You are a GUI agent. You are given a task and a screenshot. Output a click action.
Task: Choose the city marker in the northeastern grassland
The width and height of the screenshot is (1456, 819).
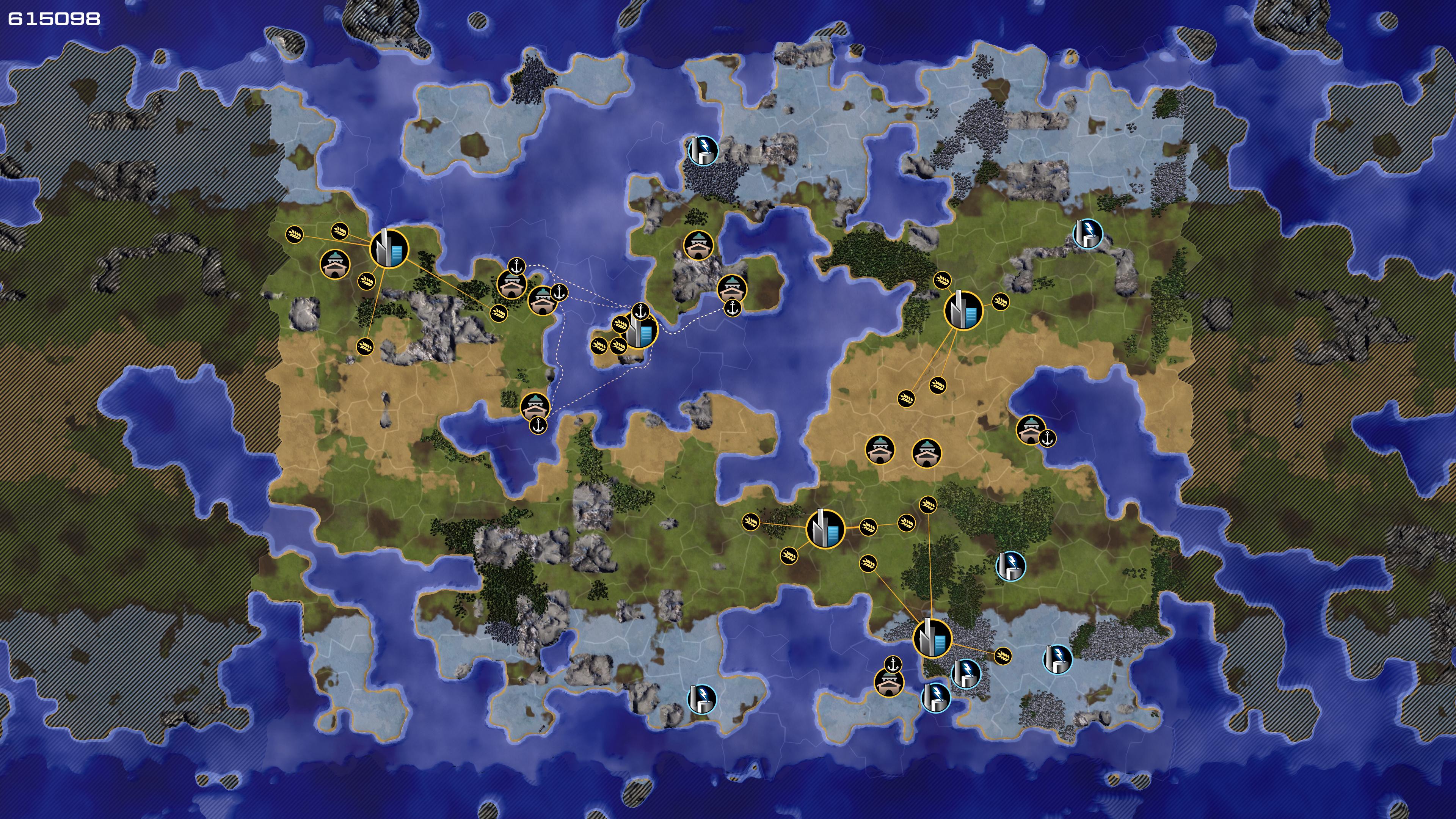[x=963, y=310]
